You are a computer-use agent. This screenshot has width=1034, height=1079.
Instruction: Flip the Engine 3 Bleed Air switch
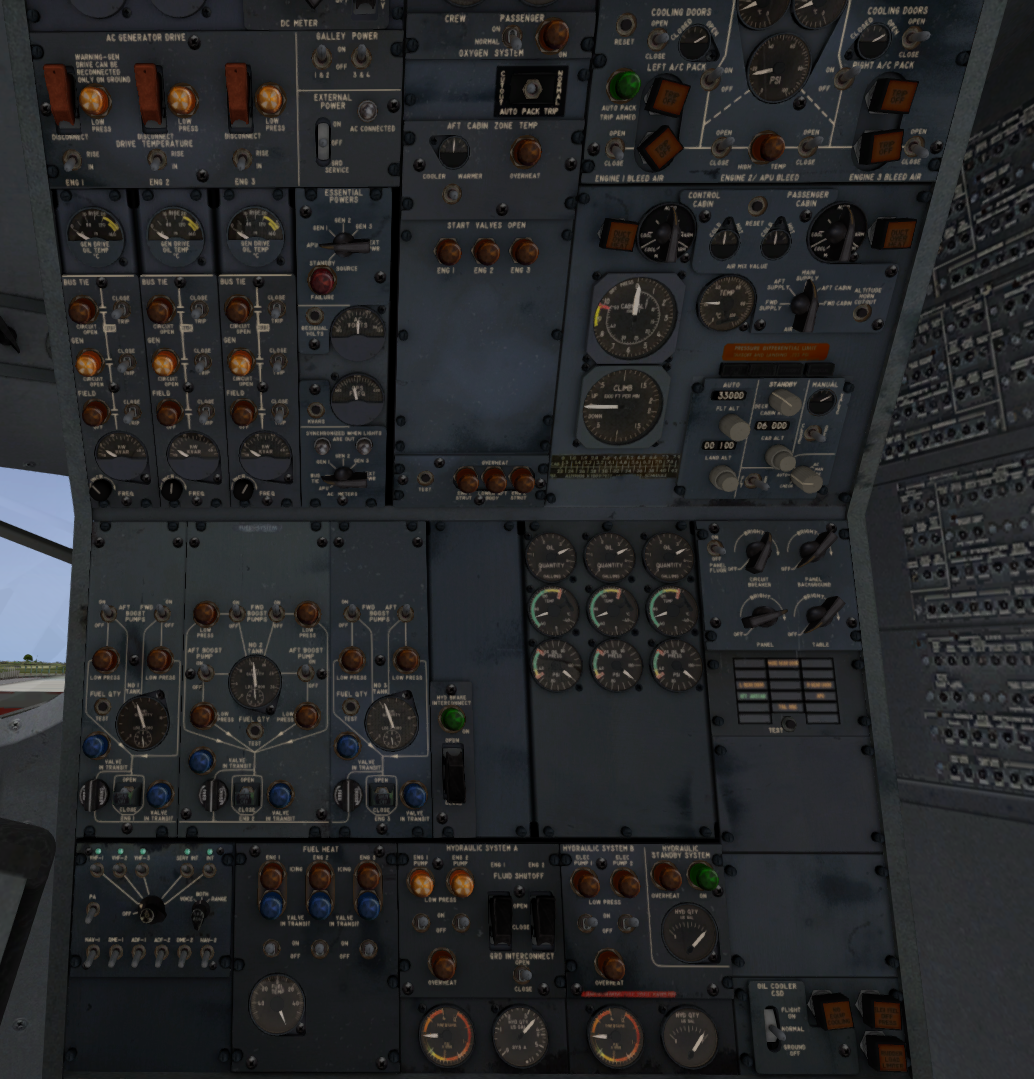click(x=914, y=146)
